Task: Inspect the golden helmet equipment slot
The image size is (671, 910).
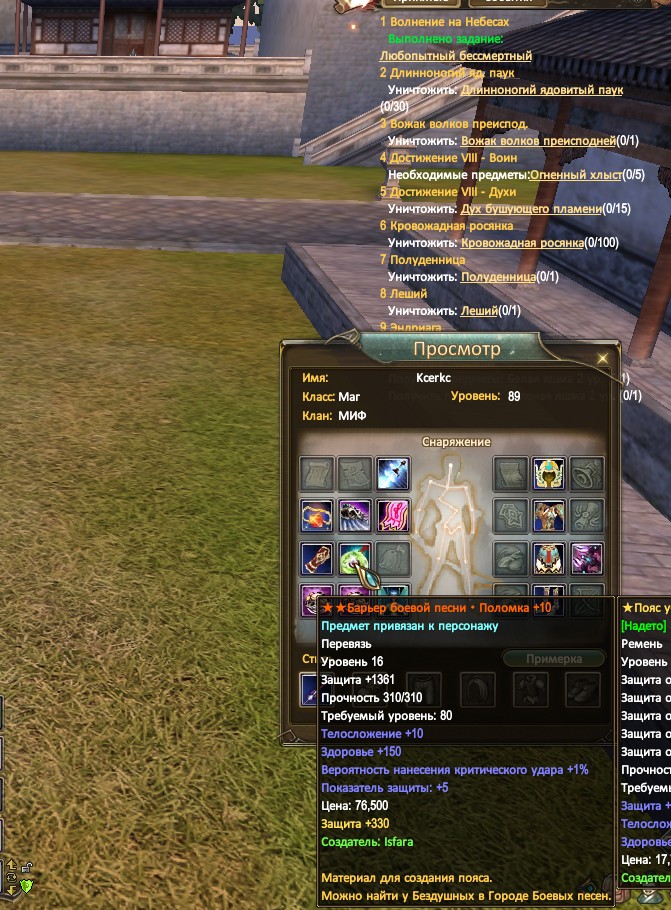Action: 548,473
